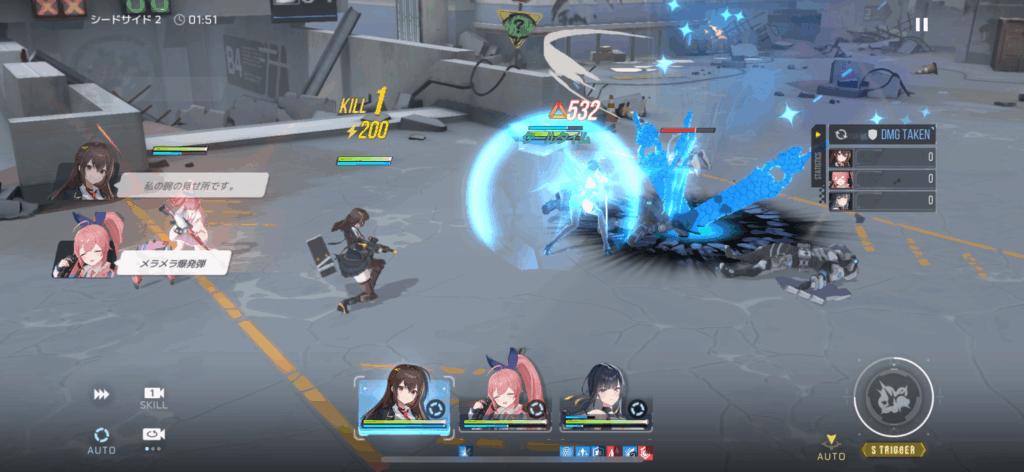Open the green question mark icon

(516, 27)
